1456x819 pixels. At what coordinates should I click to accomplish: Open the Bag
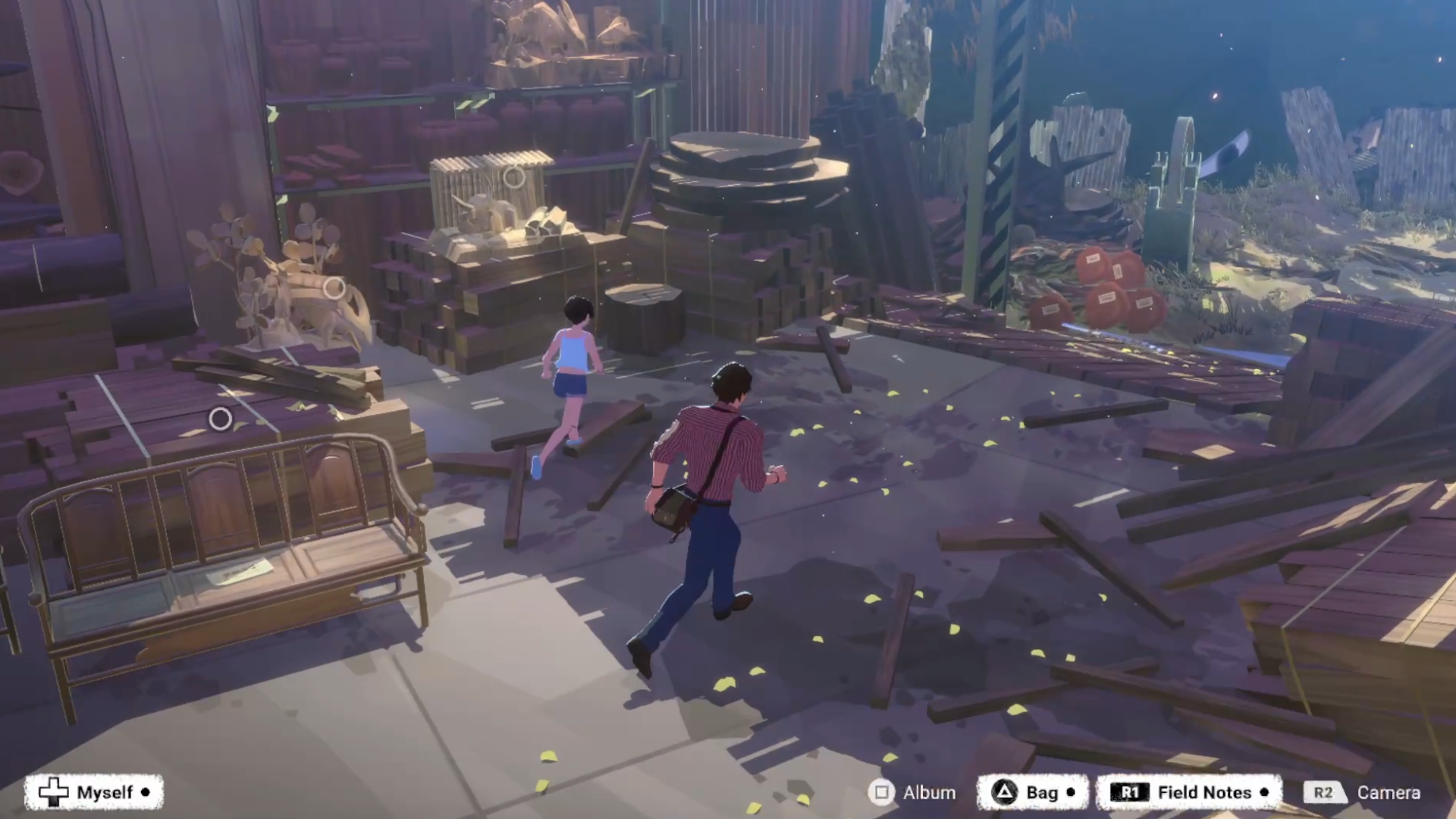pos(1032,792)
